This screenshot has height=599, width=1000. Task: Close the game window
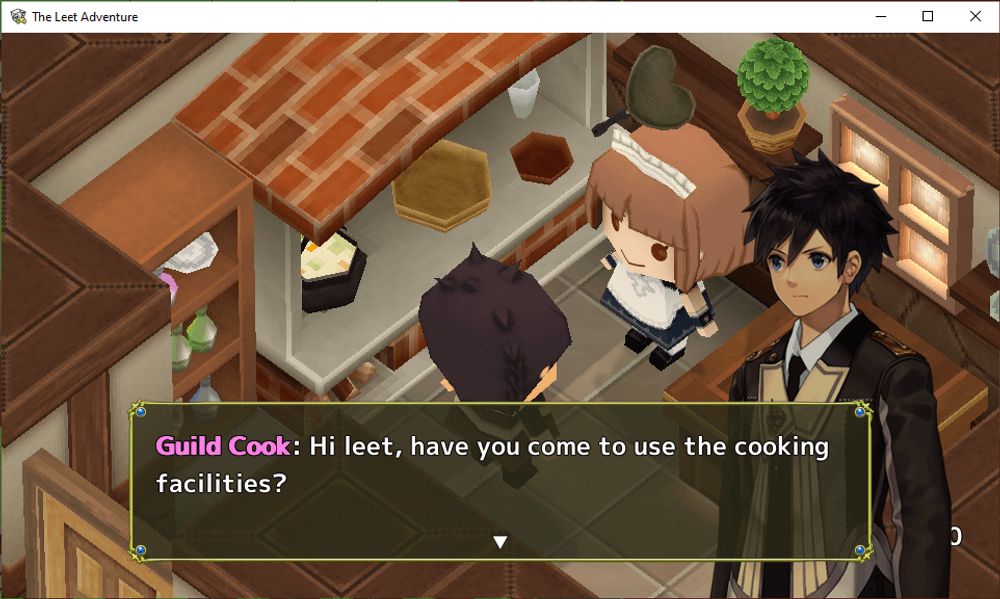pos(975,16)
